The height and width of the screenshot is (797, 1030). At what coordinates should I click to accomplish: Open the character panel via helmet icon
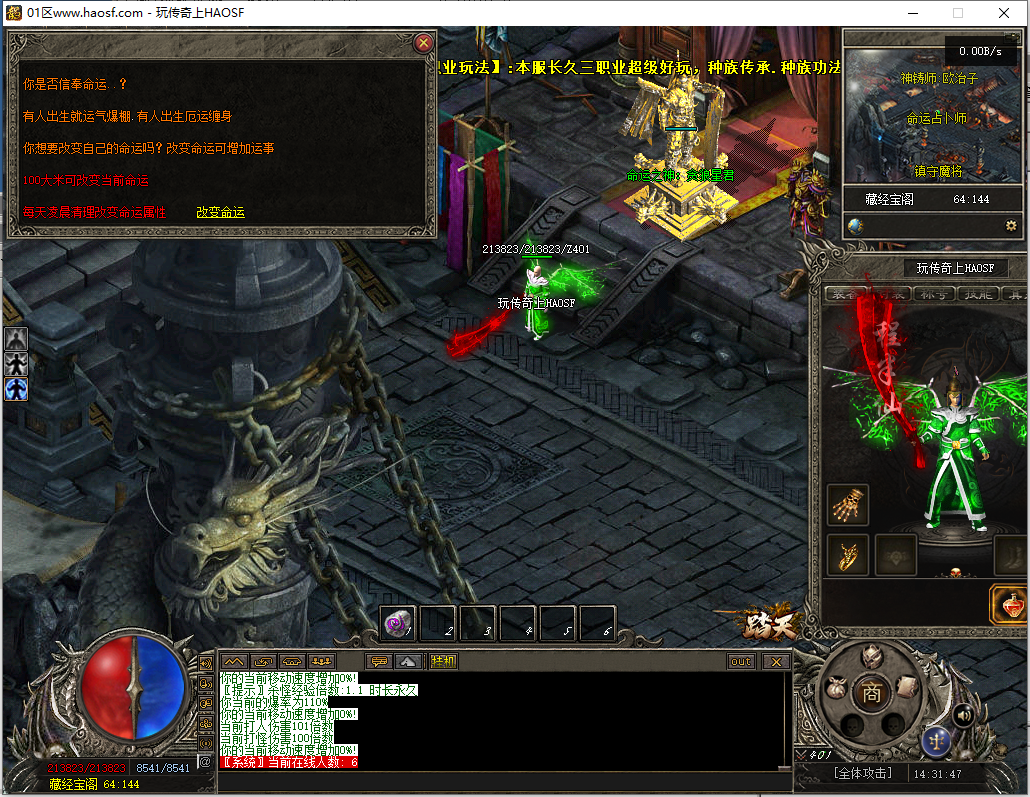click(x=872, y=656)
